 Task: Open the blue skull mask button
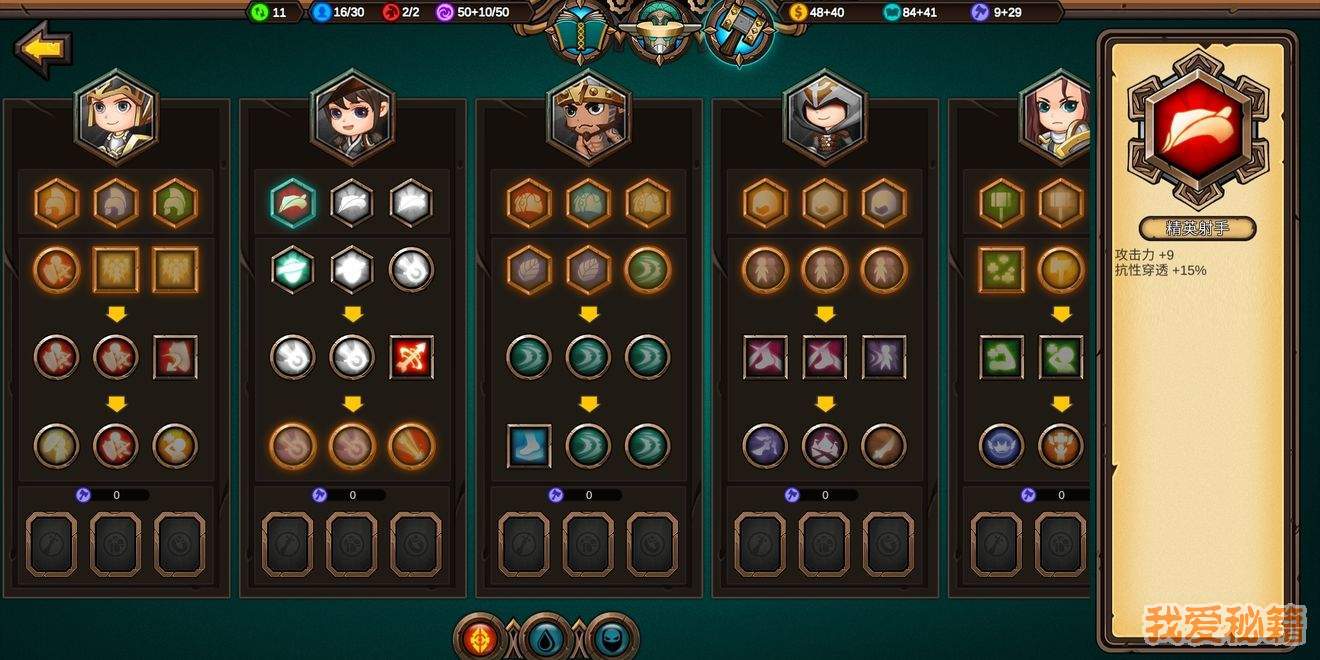tap(612, 637)
